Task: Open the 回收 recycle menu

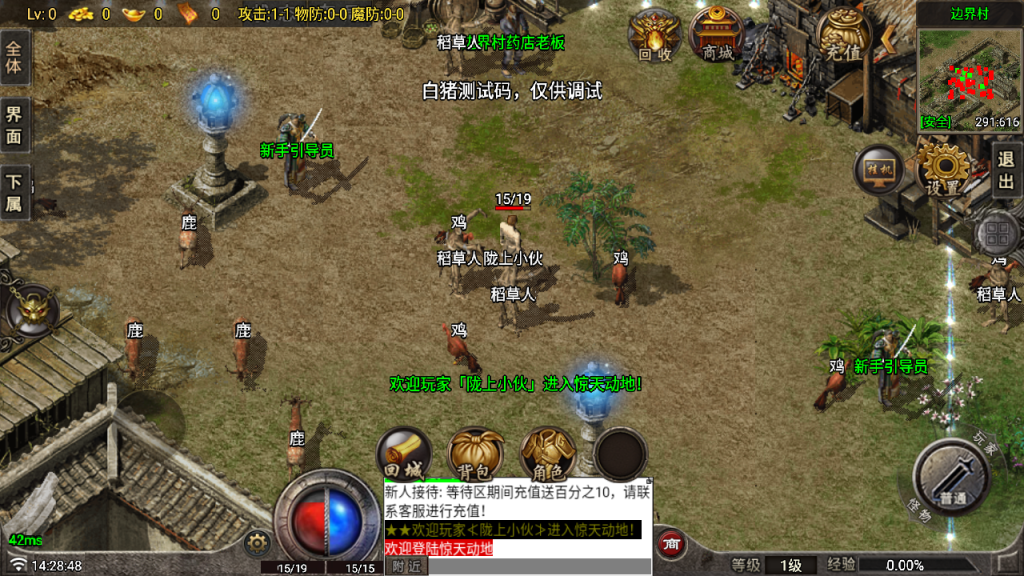Action: click(x=654, y=37)
